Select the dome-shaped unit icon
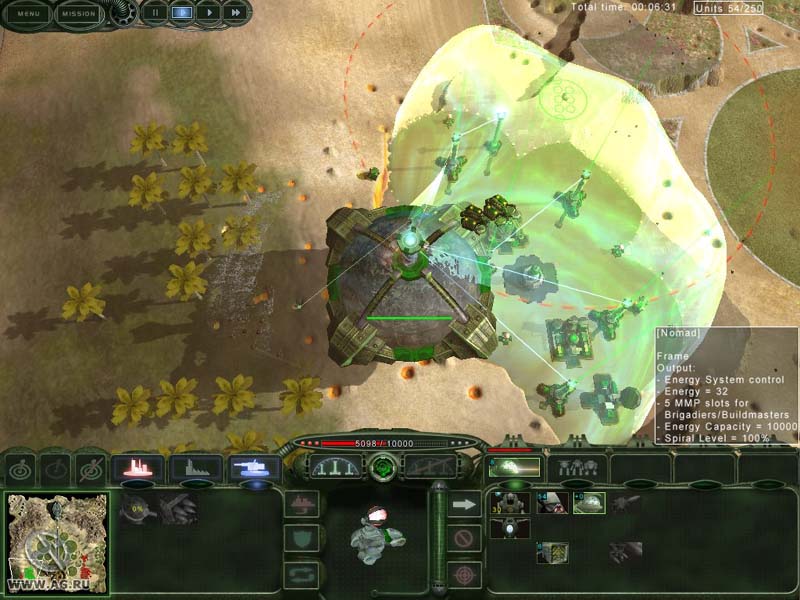Image resolution: width=800 pixels, height=600 pixels. tap(589, 503)
